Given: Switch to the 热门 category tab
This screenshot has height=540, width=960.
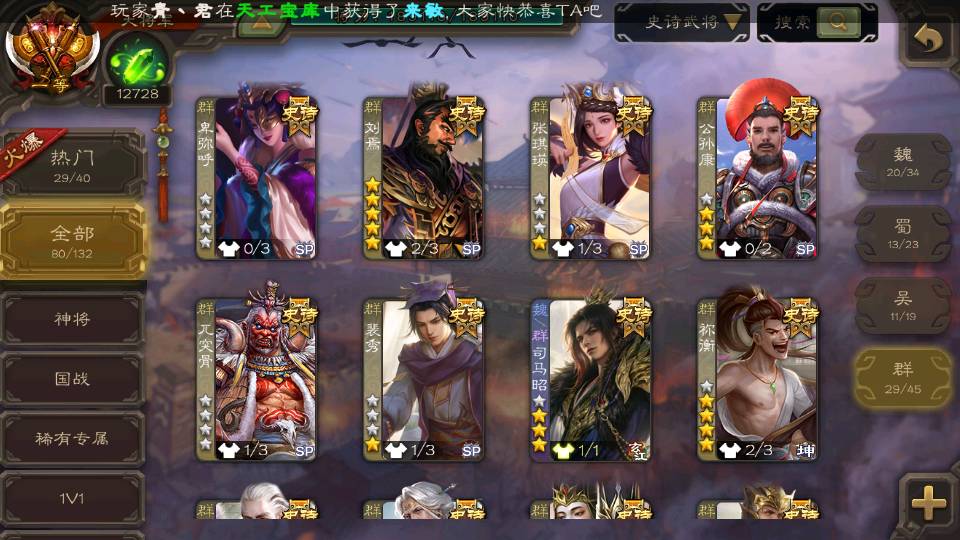Looking at the screenshot, I should (73, 165).
